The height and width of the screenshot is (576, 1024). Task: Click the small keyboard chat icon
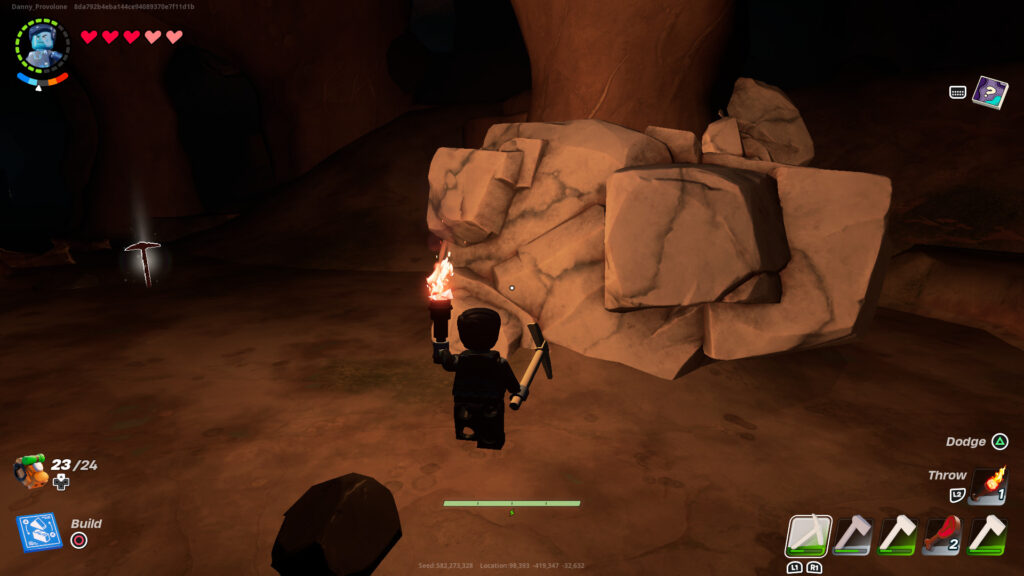tap(957, 92)
